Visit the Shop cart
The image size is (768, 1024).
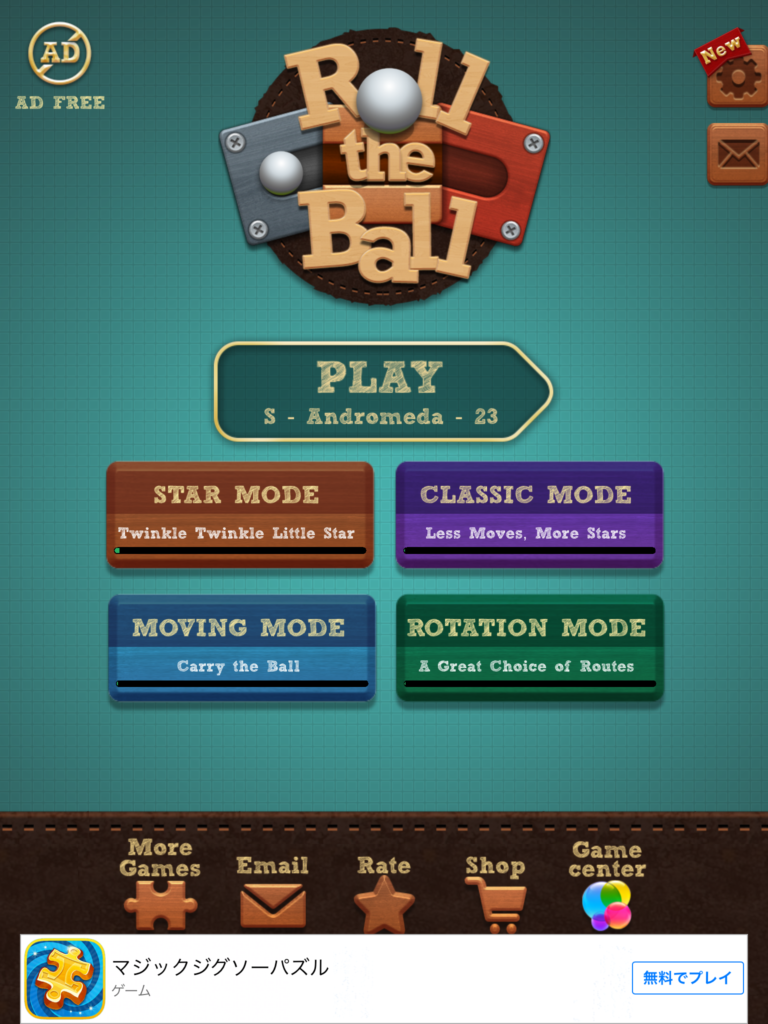click(x=495, y=893)
